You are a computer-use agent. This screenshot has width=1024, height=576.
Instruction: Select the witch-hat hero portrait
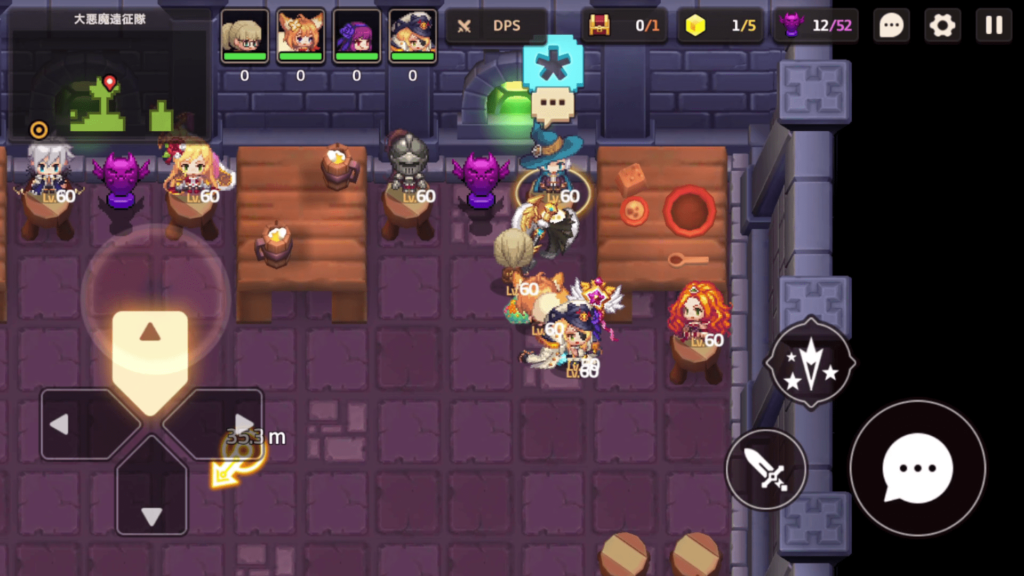(412, 37)
